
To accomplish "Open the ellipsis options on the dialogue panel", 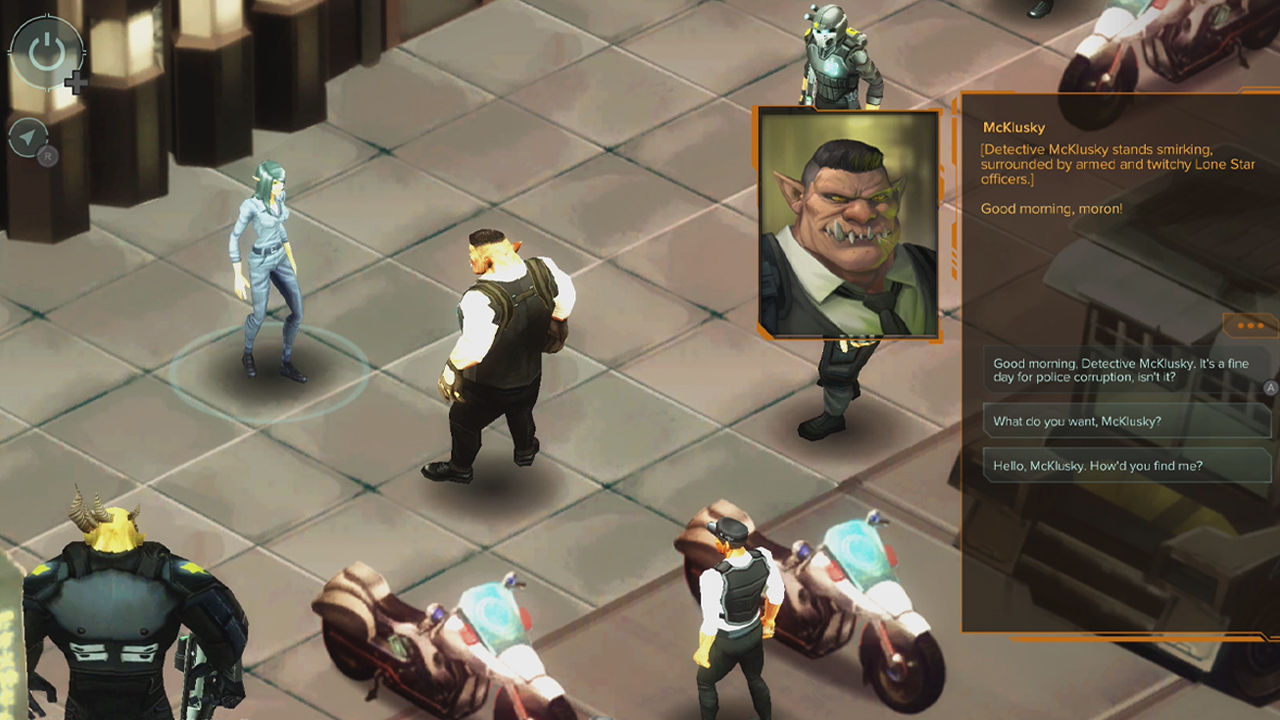I will pos(1248,326).
